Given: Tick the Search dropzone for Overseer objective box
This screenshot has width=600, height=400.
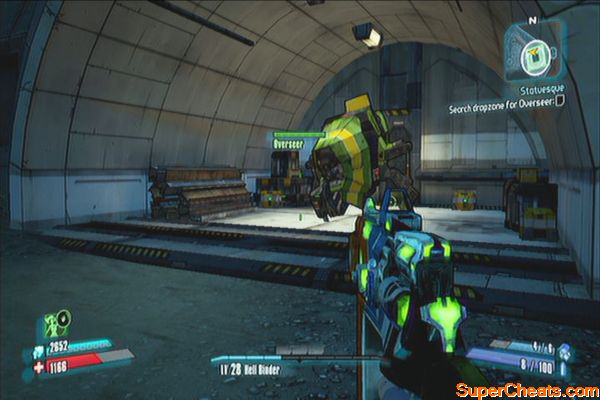Looking at the screenshot, I should coord(560,100).
